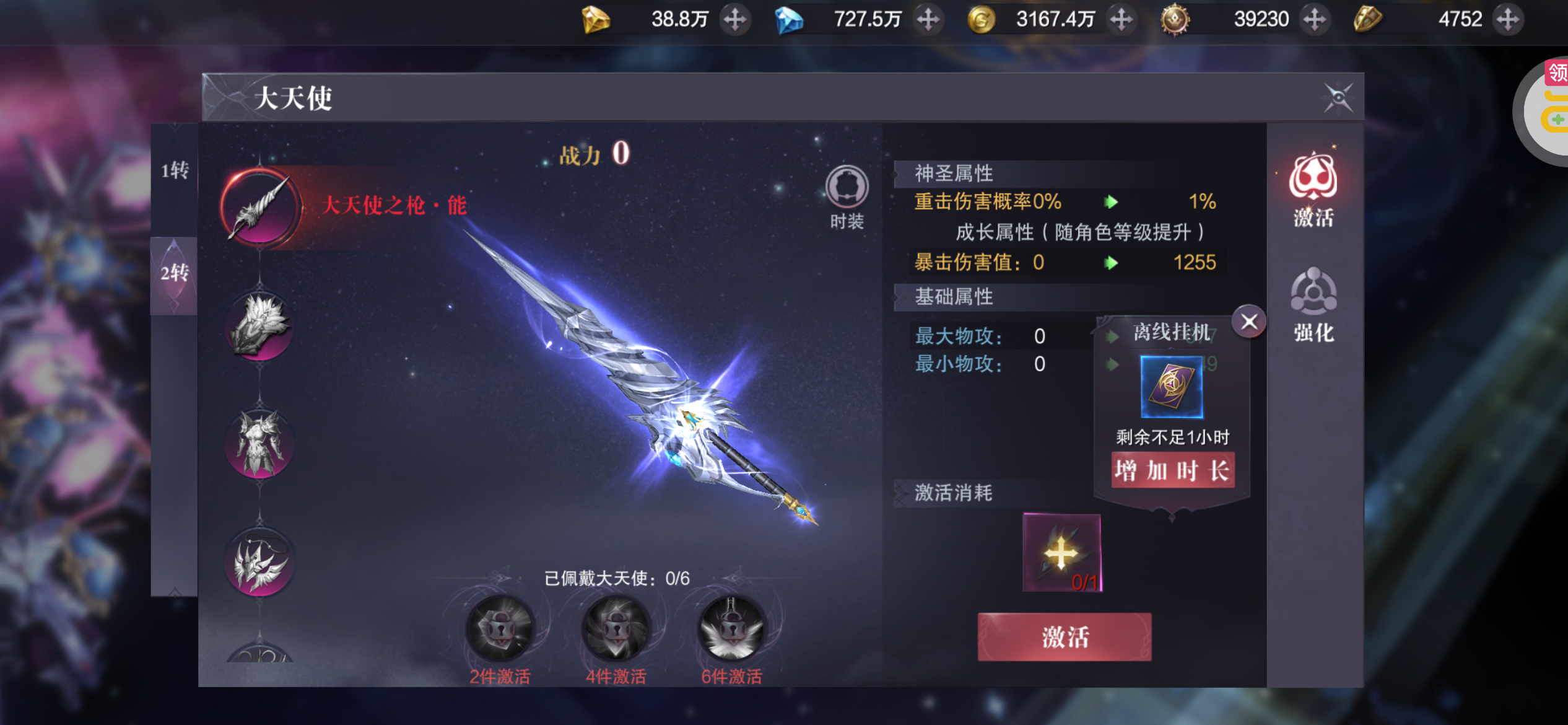Close the 大天使 panel

click(x=1338, y=97)
